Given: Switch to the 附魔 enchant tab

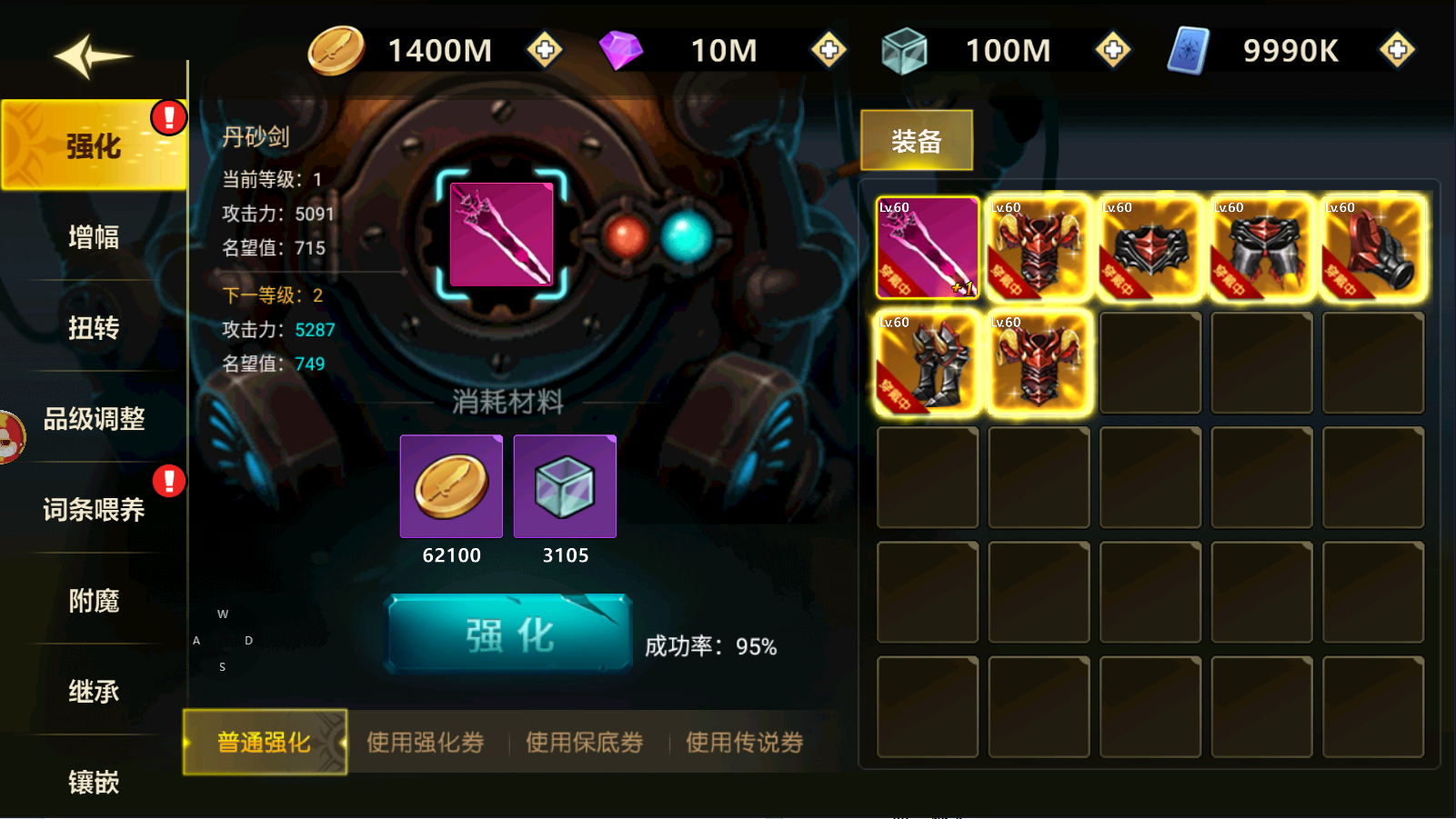Looking at the screenshot, I should click(95, 601).
